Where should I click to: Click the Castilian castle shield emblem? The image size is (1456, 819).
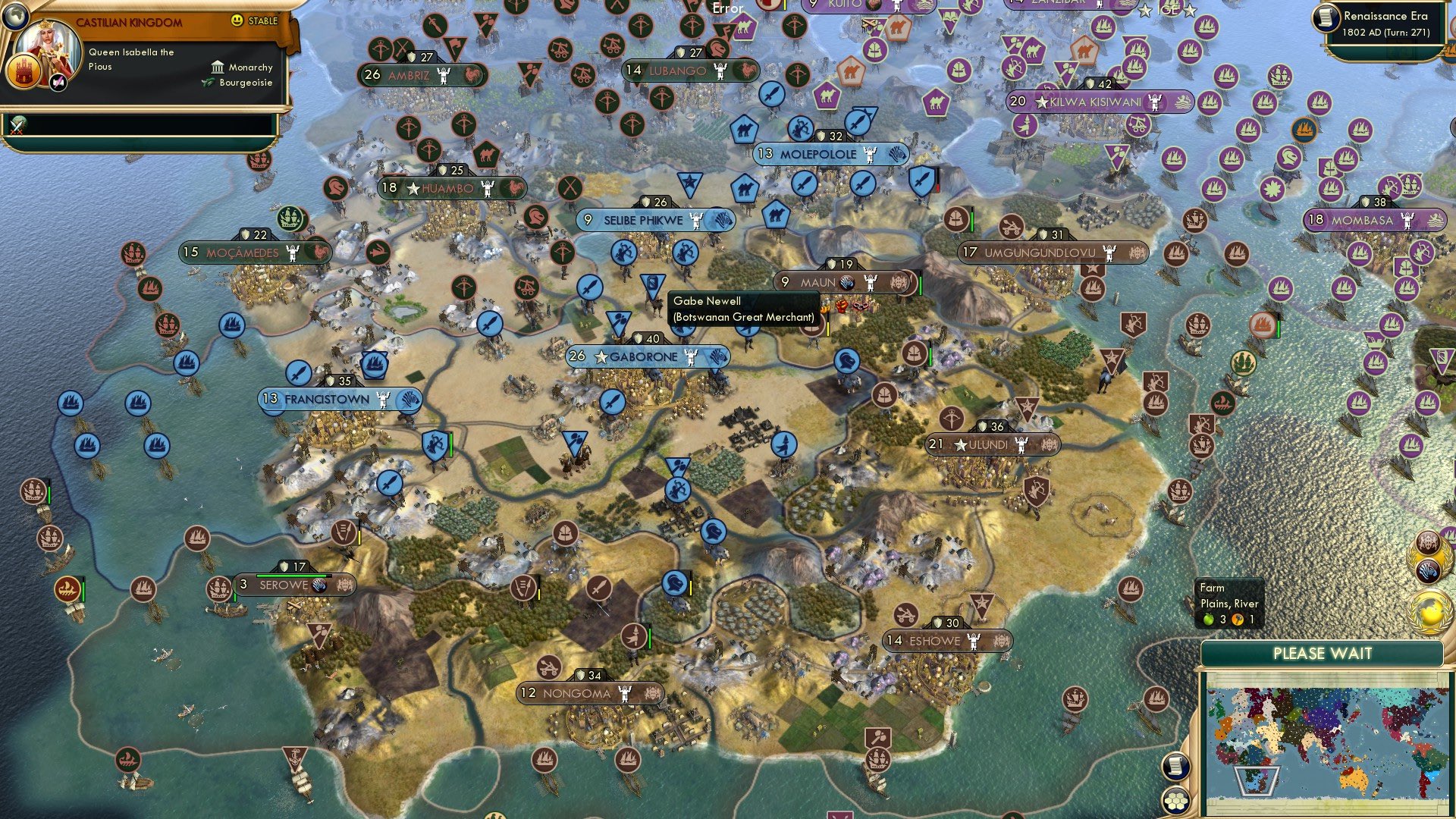(24, 72)
